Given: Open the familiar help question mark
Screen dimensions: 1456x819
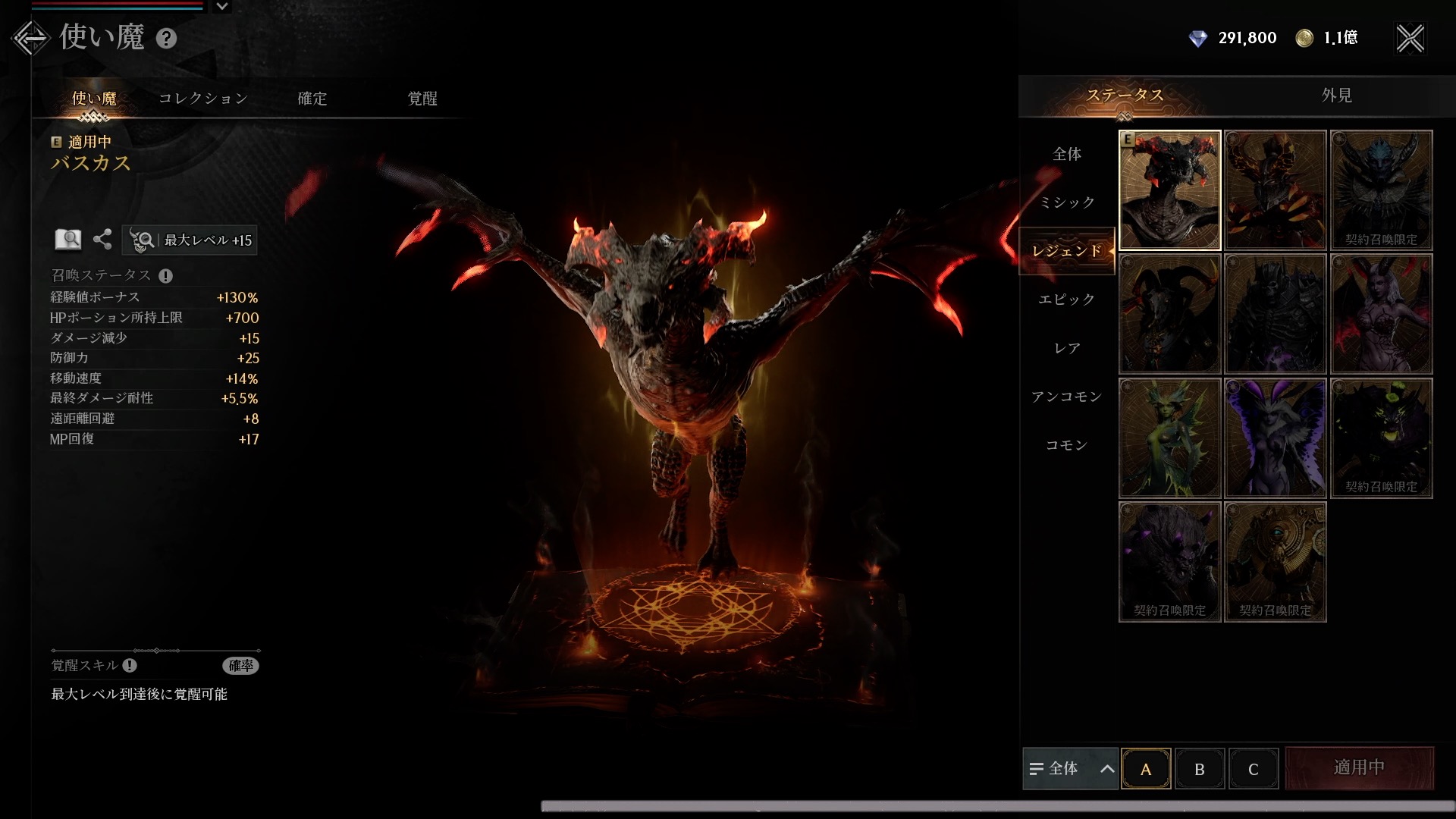Looking at the screenshot, I should (166, 39).
